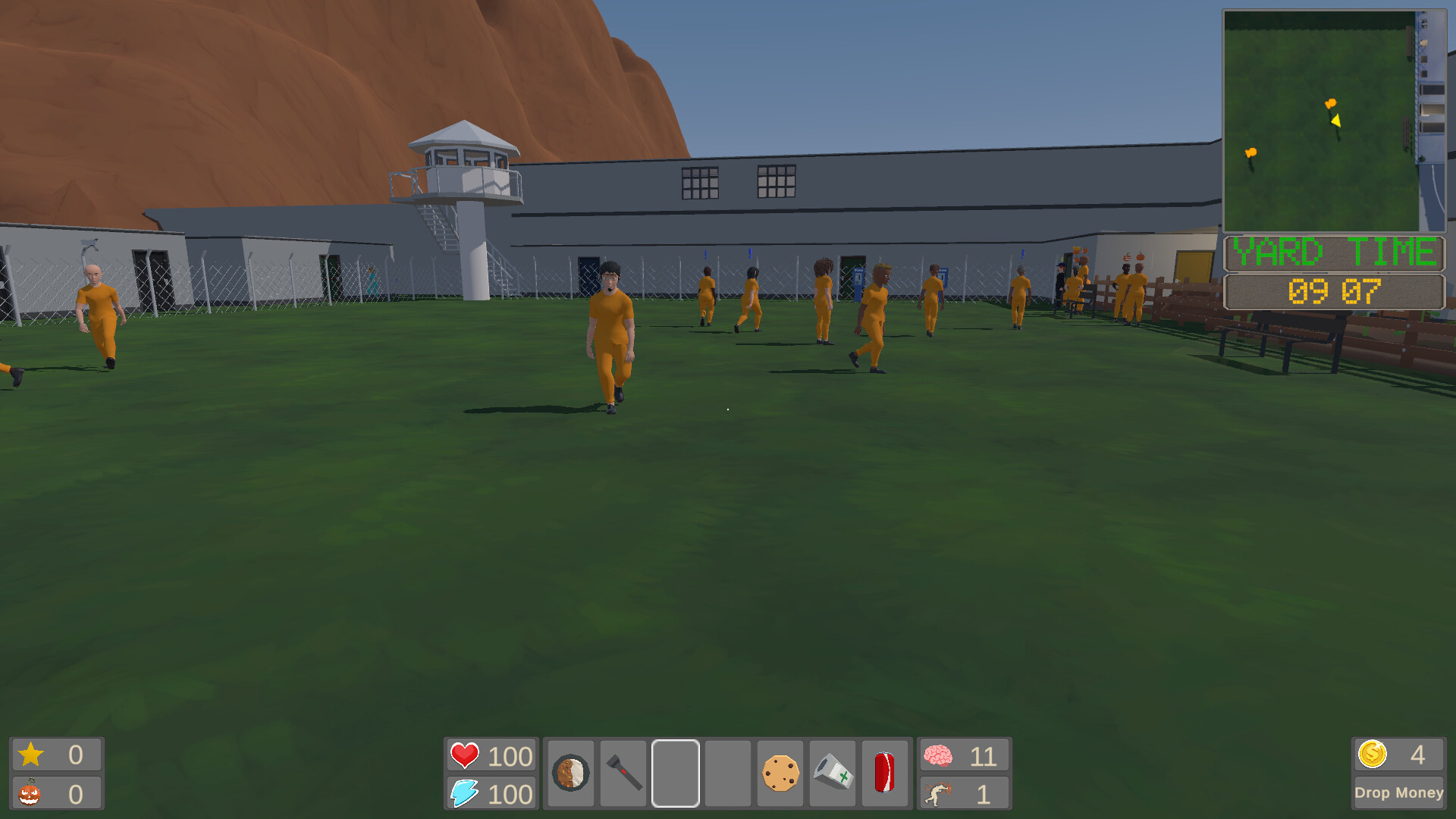Image resolution: width=1456 pixels, height=819 pixels.
Task: Click the heart health icon
Action: (x=465, y=755)
